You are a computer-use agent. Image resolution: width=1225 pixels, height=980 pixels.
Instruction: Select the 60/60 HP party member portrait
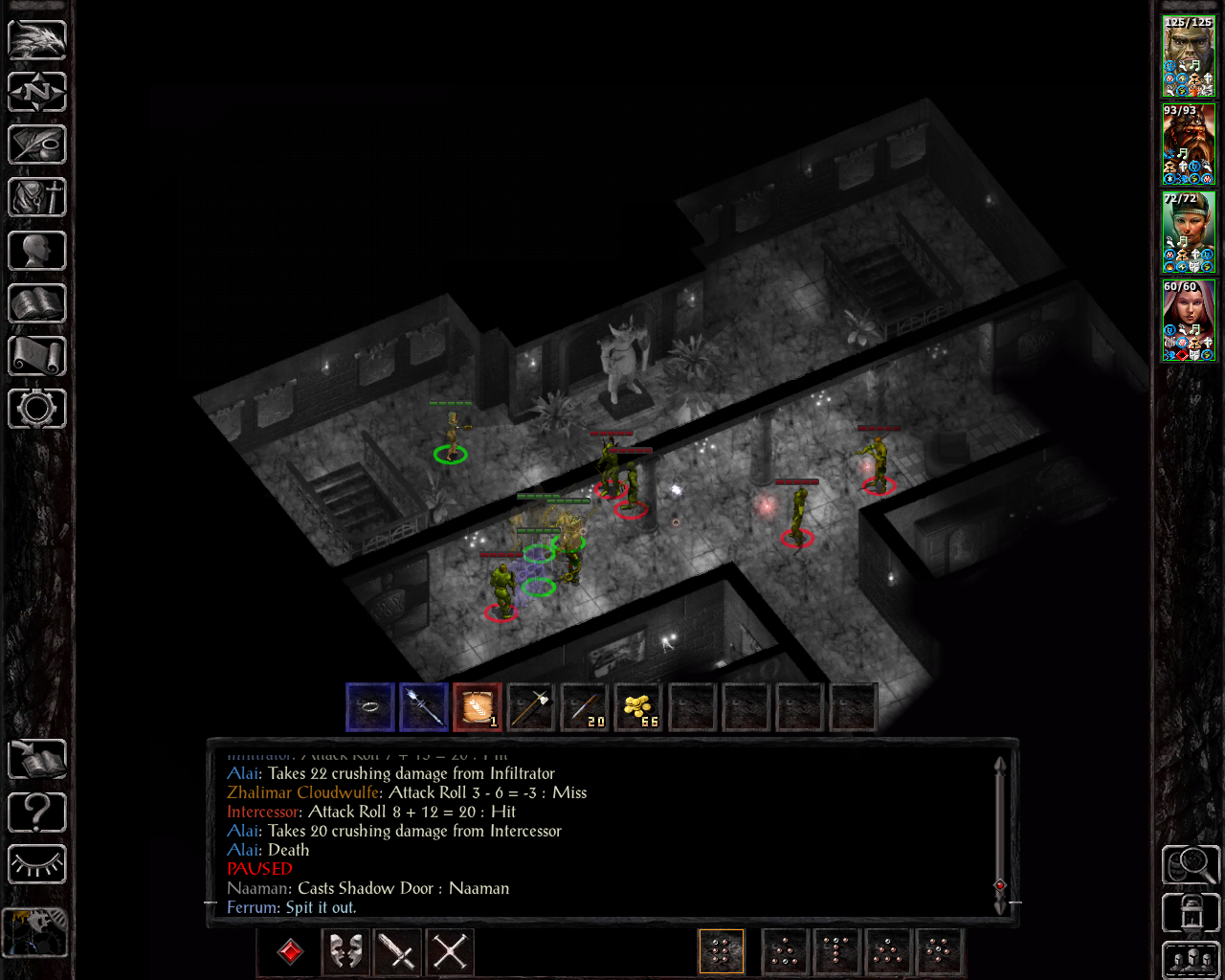pos(1189,321)
